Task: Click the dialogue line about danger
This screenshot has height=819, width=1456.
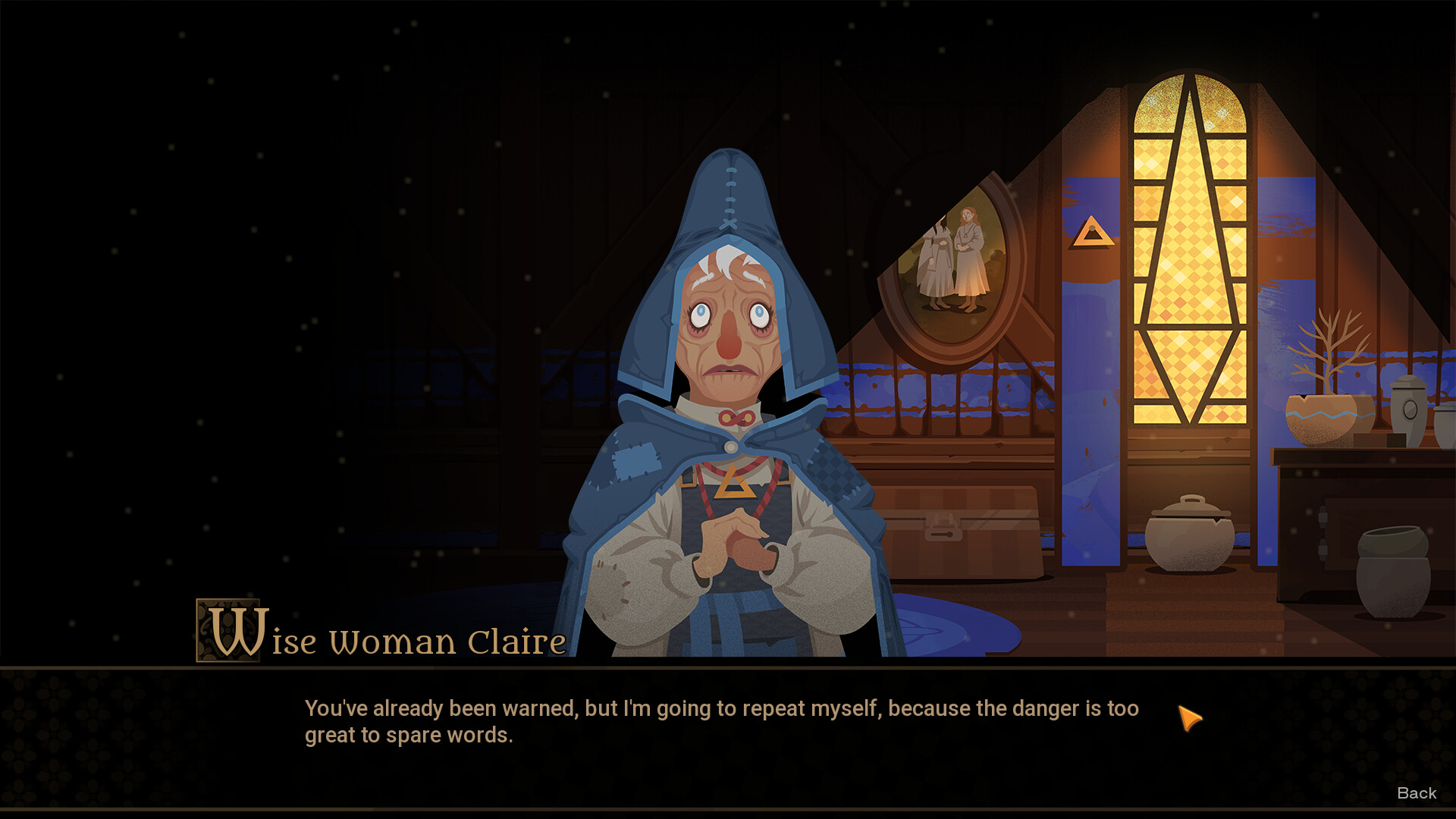Action: tap(720, 709)
